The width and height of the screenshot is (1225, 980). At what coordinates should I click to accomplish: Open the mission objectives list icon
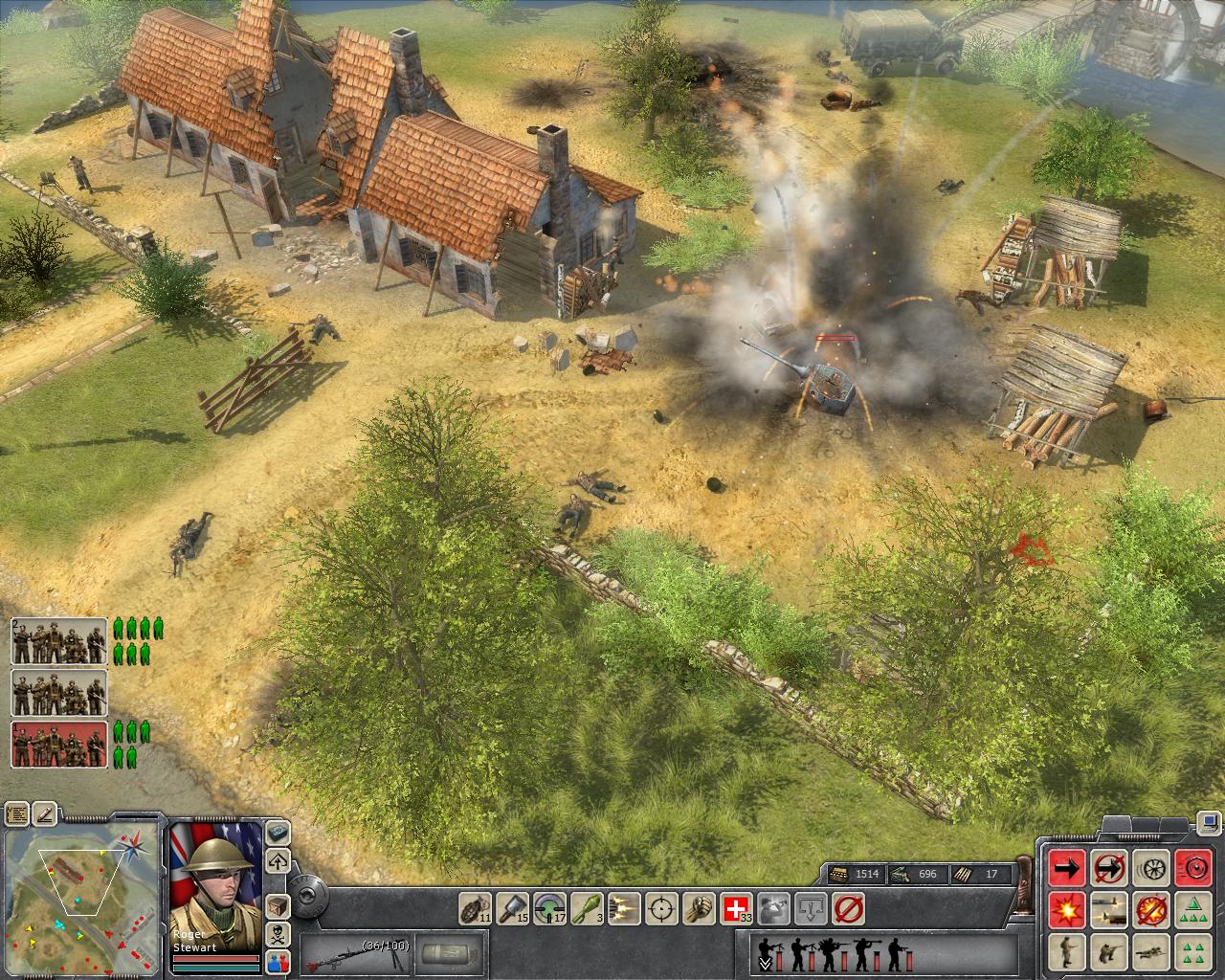click(x=16, y=814)
